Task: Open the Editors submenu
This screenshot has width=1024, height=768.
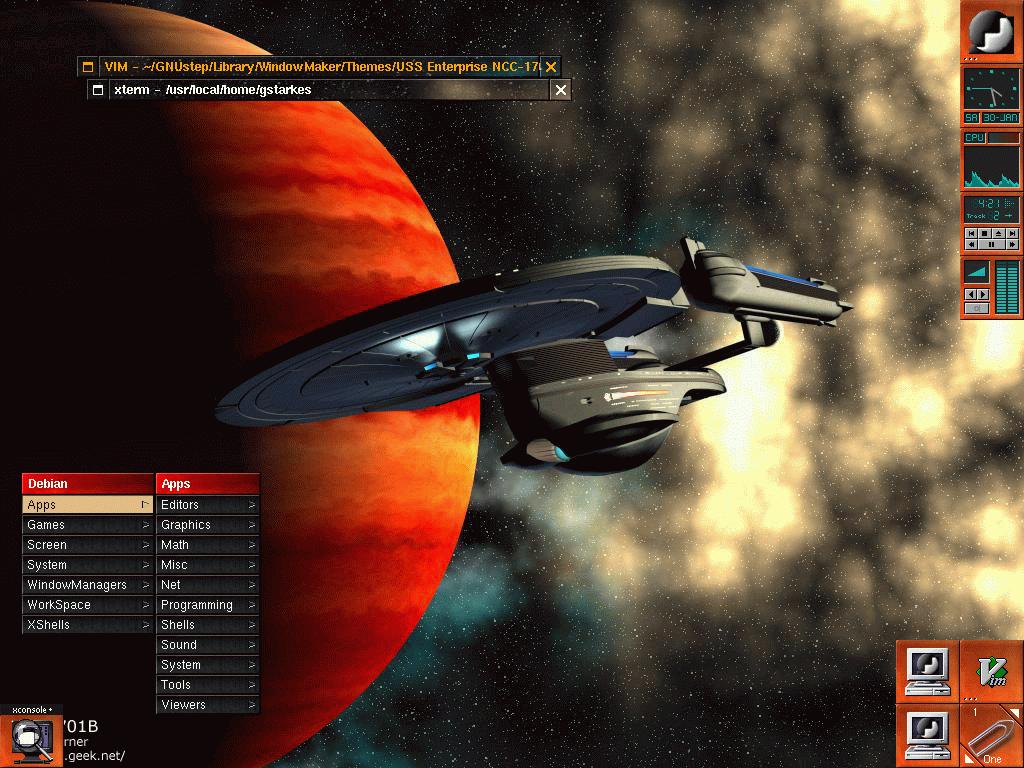Action: [207, 505]
